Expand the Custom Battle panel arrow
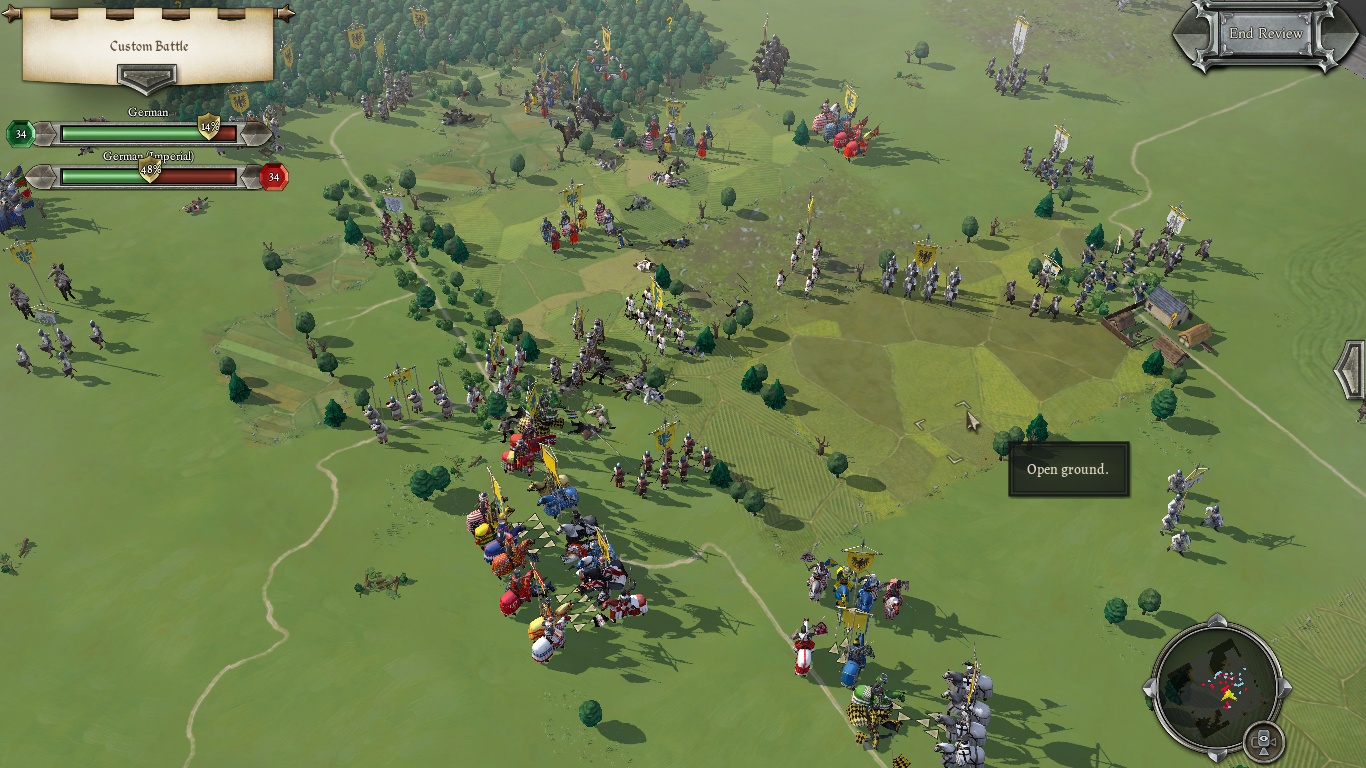1366x768 pixels. (x=147, y=77)
